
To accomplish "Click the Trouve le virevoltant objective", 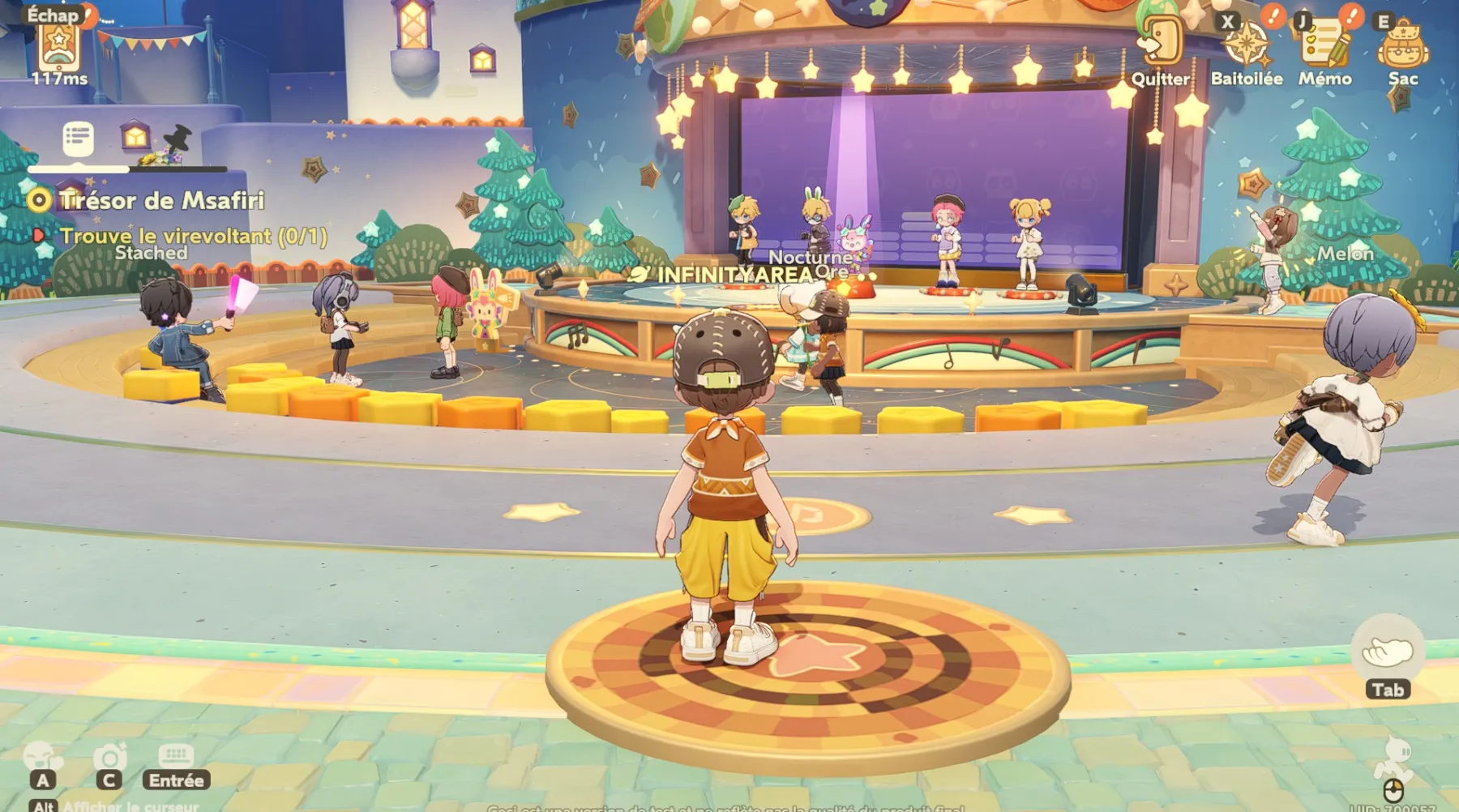I will coord(193,236).
